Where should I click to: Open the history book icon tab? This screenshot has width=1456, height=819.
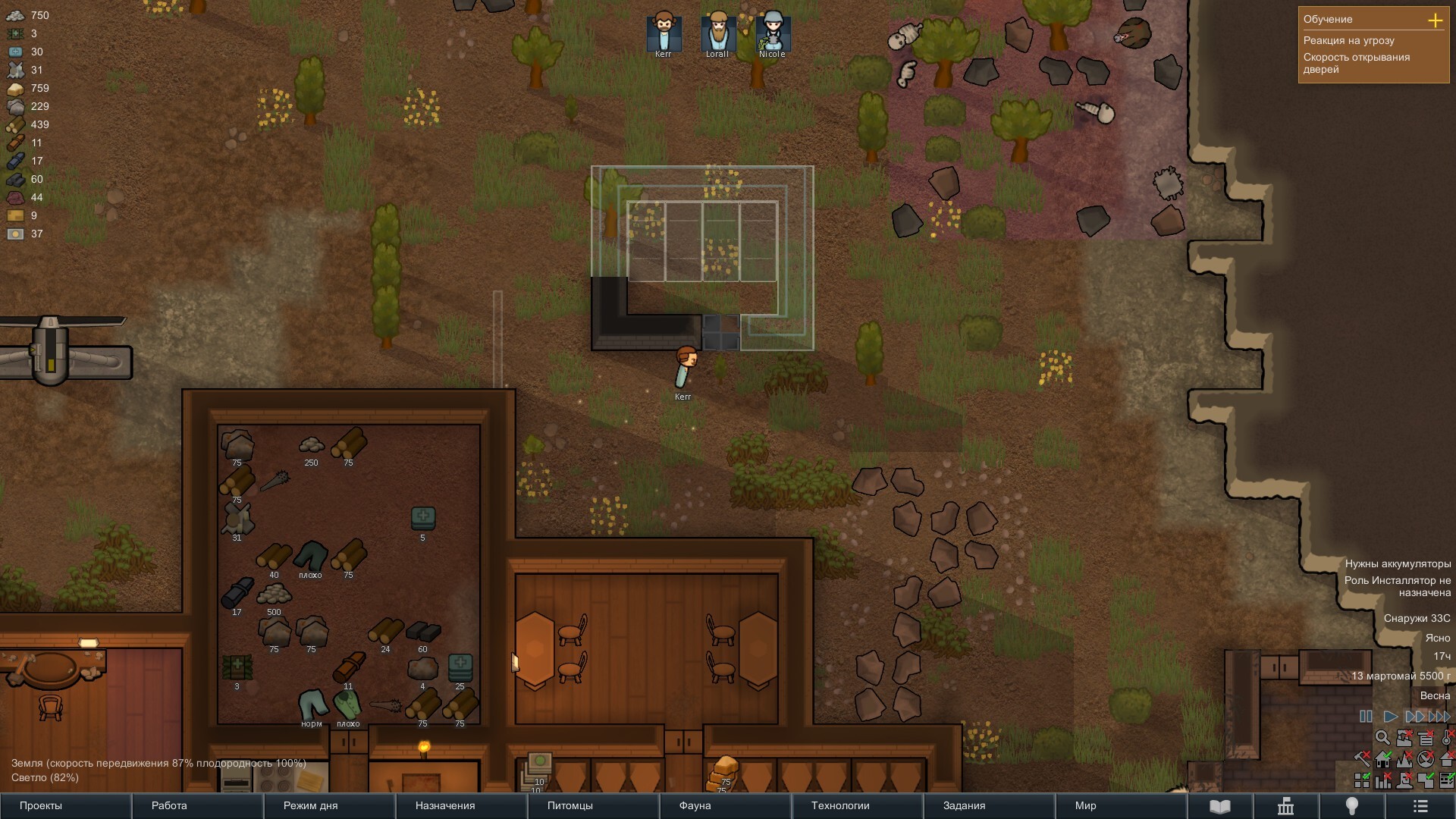(x=1219, y=806)
